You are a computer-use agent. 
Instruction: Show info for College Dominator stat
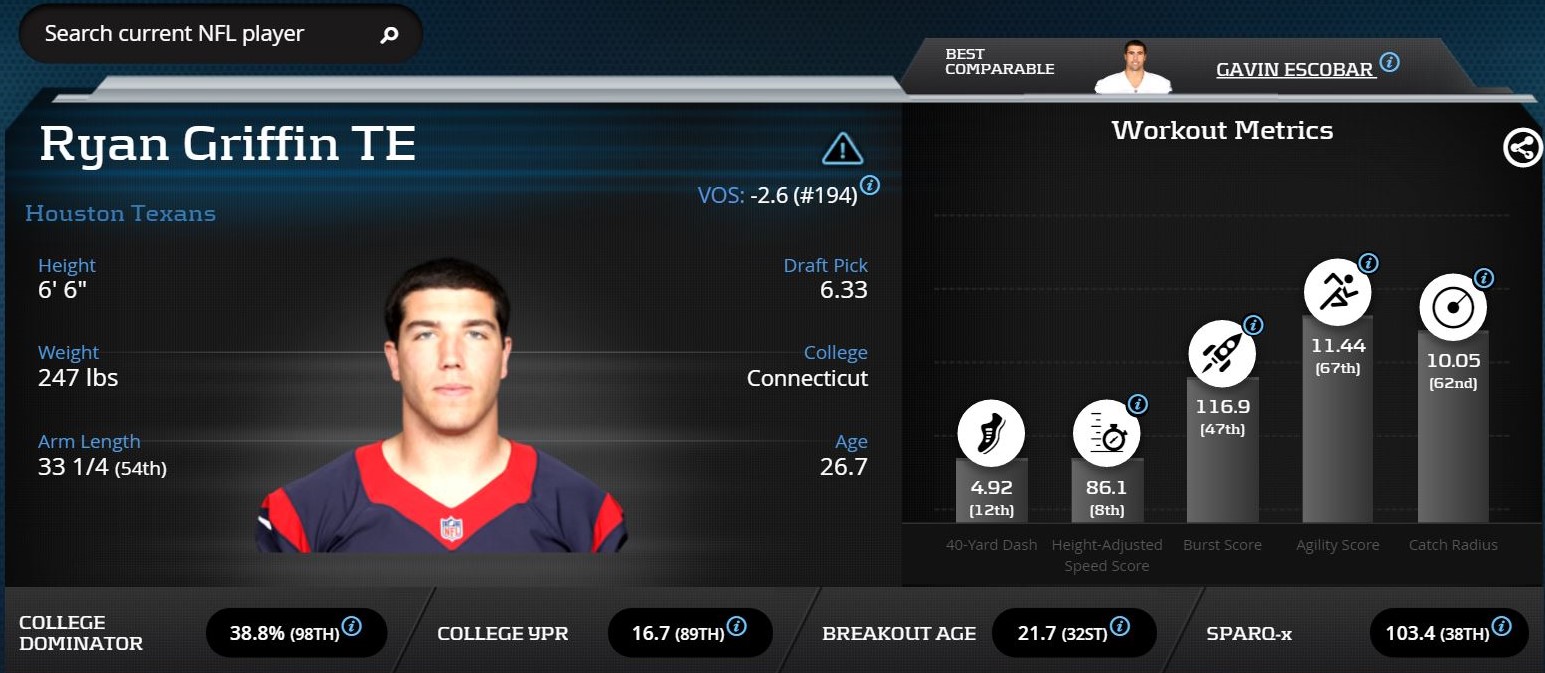(x=351, y=627)
